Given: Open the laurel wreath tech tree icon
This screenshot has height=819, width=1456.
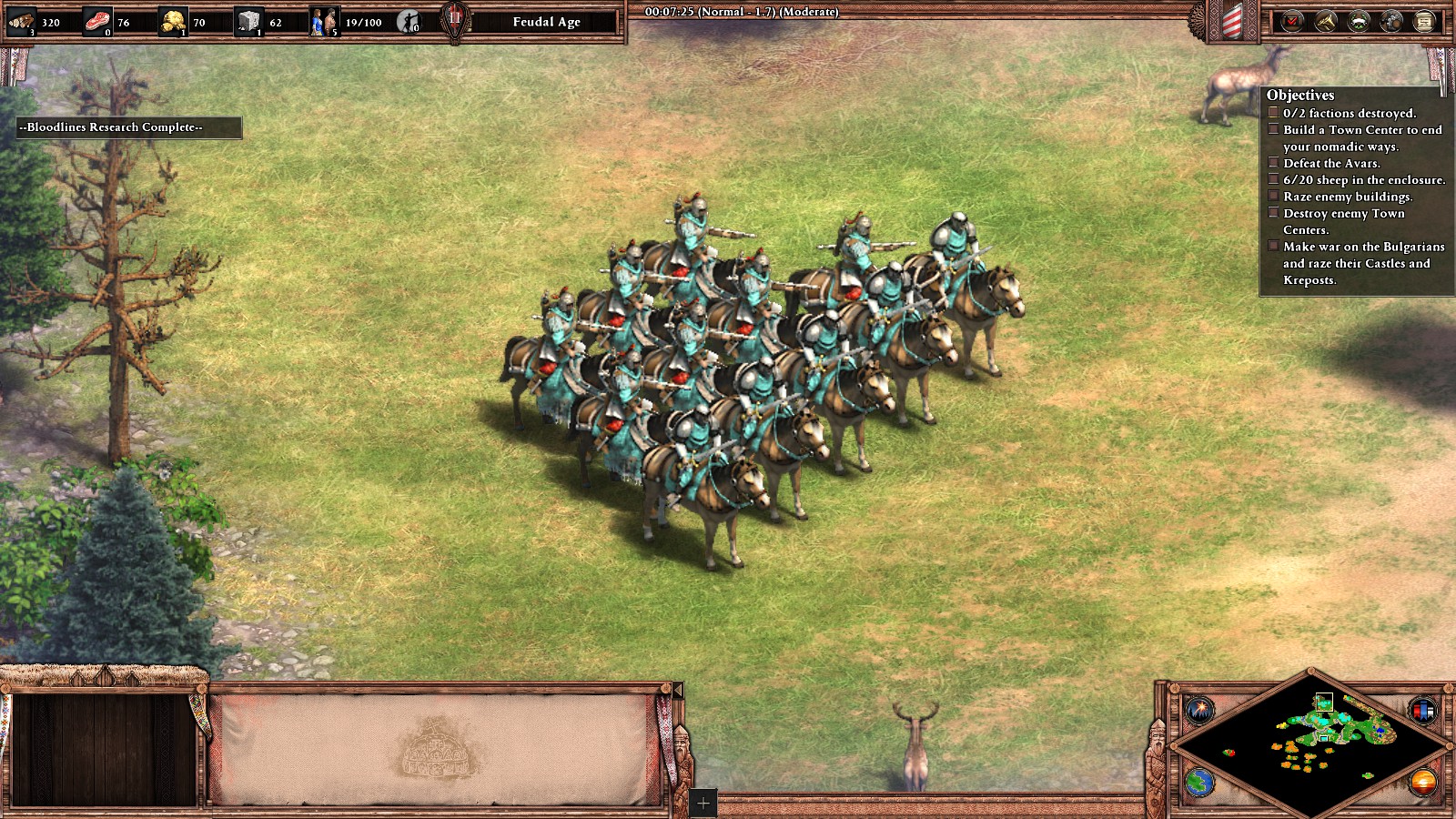Looking at the screenshot, I should pyautogui.click(x=1359, y=21).
